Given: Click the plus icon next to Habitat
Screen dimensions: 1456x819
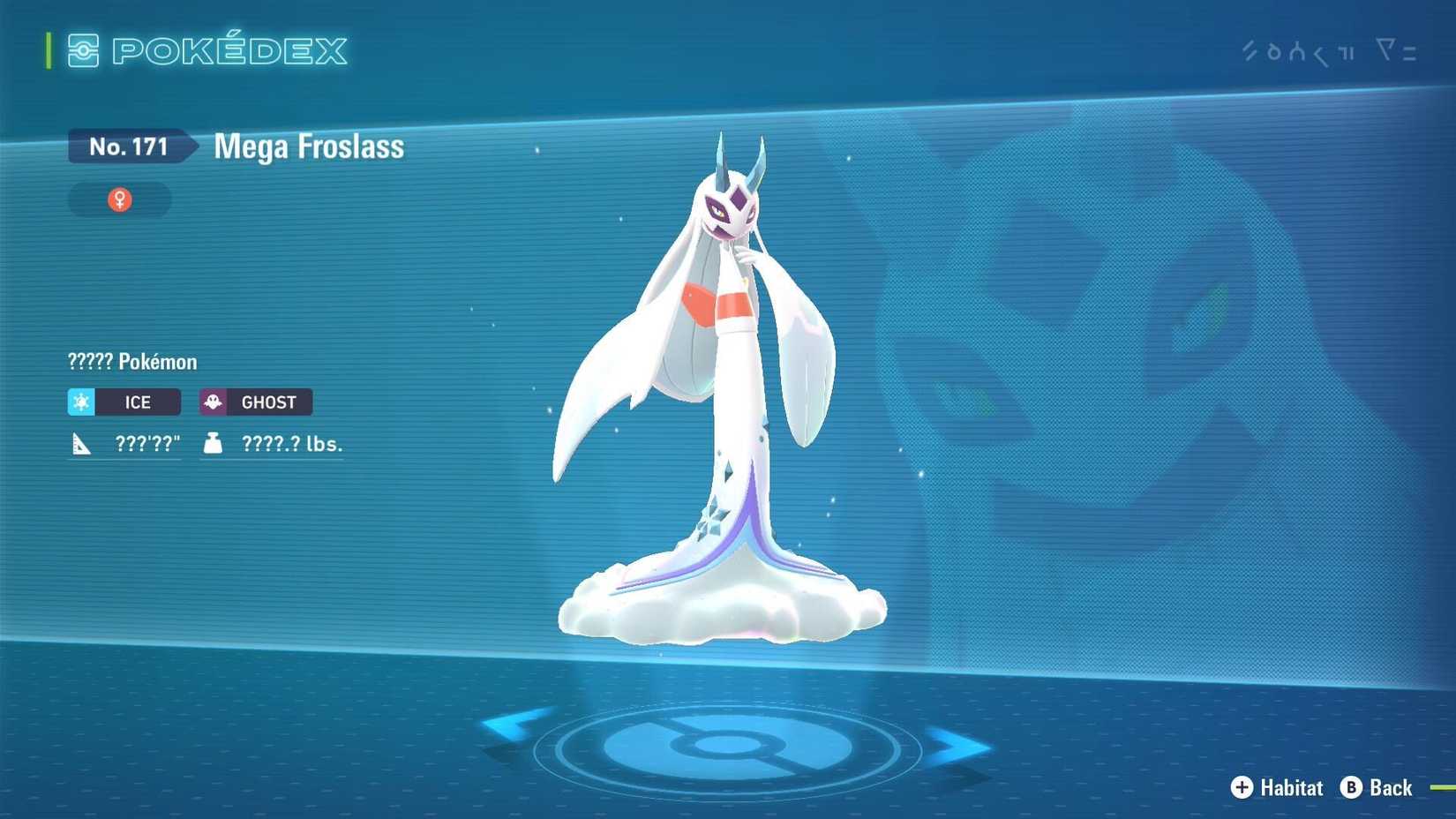Looking at the screenshot, I should tap(1242, 788).
